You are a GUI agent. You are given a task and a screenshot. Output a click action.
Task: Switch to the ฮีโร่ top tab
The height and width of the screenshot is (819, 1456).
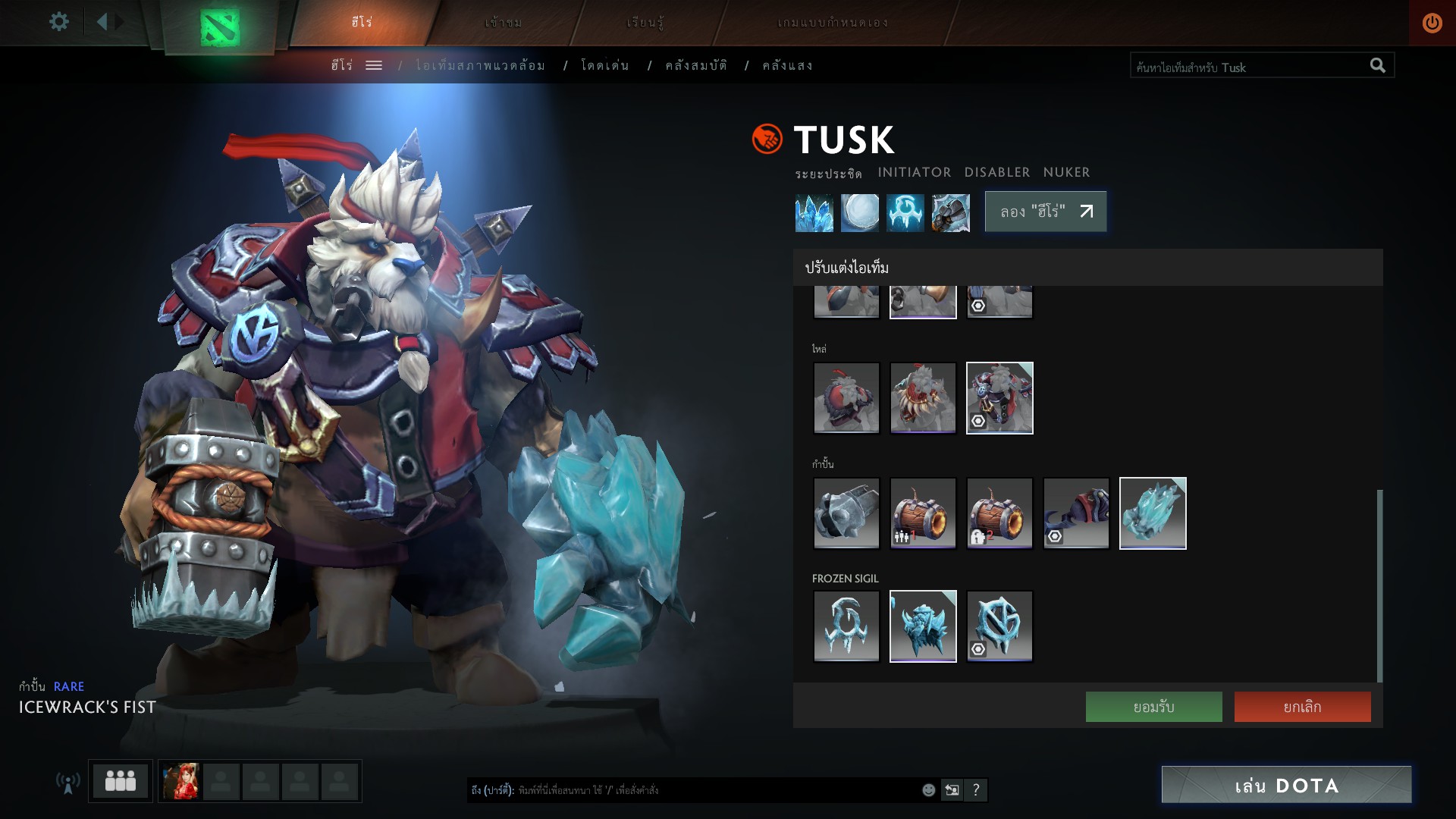(x=362, y=22)
